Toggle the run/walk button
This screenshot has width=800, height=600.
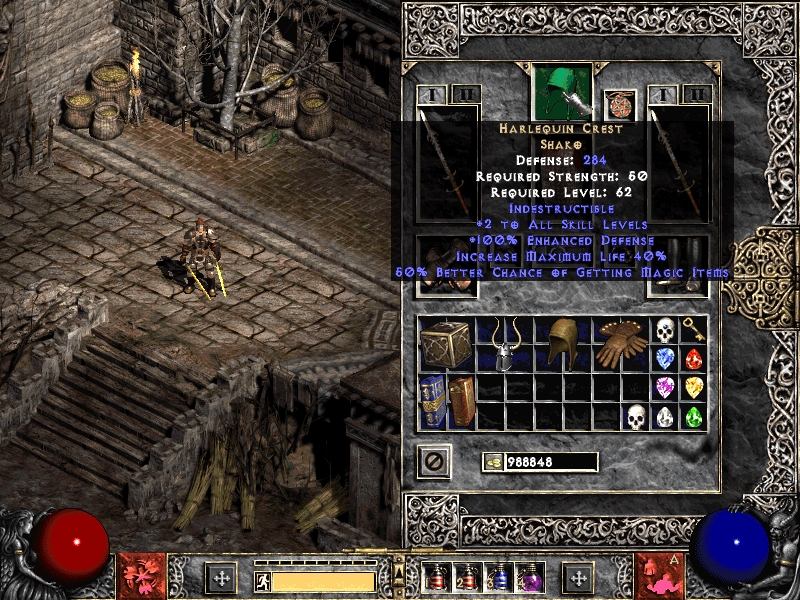[262, 580]
